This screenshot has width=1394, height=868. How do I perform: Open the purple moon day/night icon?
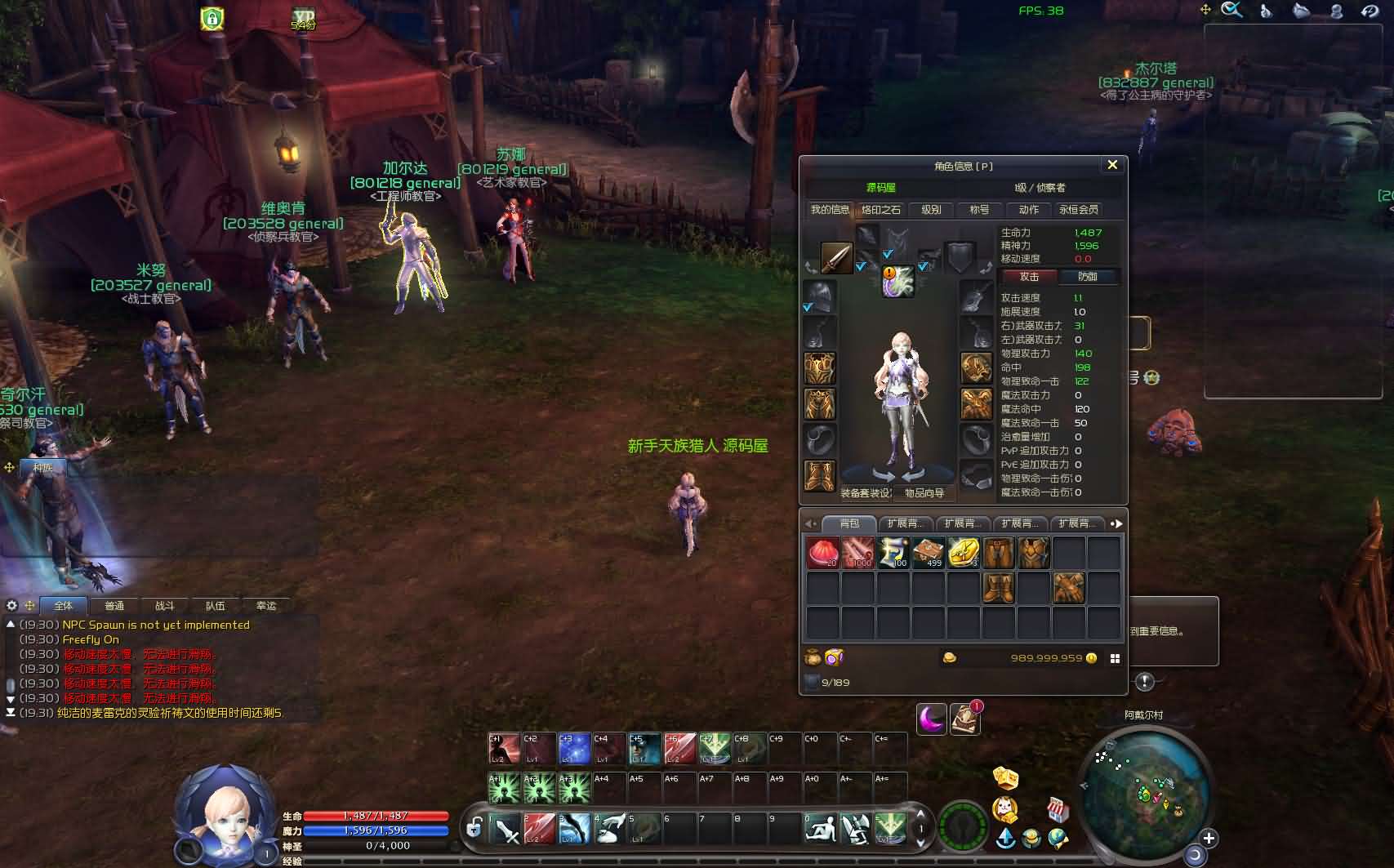(x=931, y=719)
